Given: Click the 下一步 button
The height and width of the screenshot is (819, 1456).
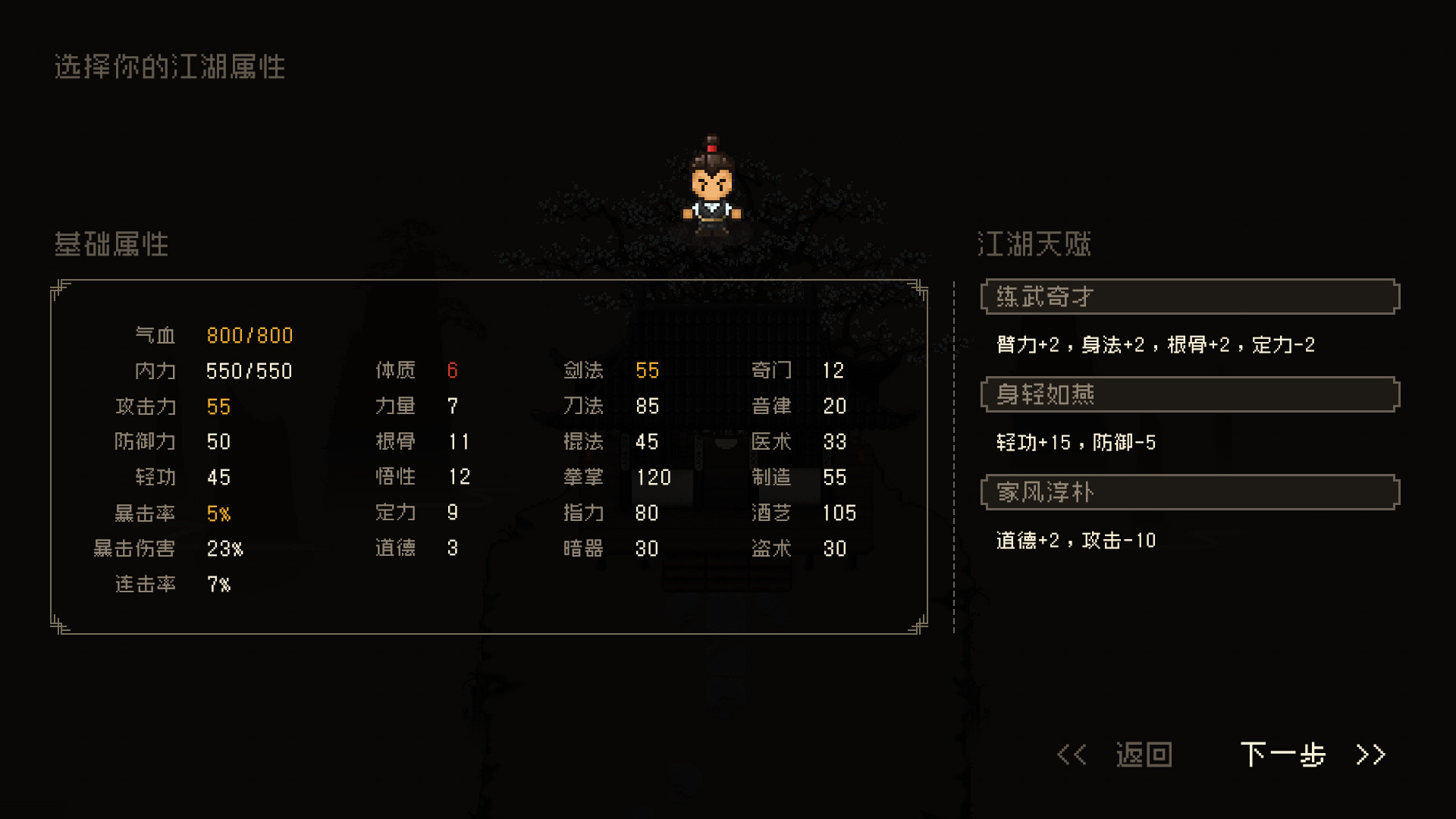Looking at the screenshot, I should click(1283, 755).
